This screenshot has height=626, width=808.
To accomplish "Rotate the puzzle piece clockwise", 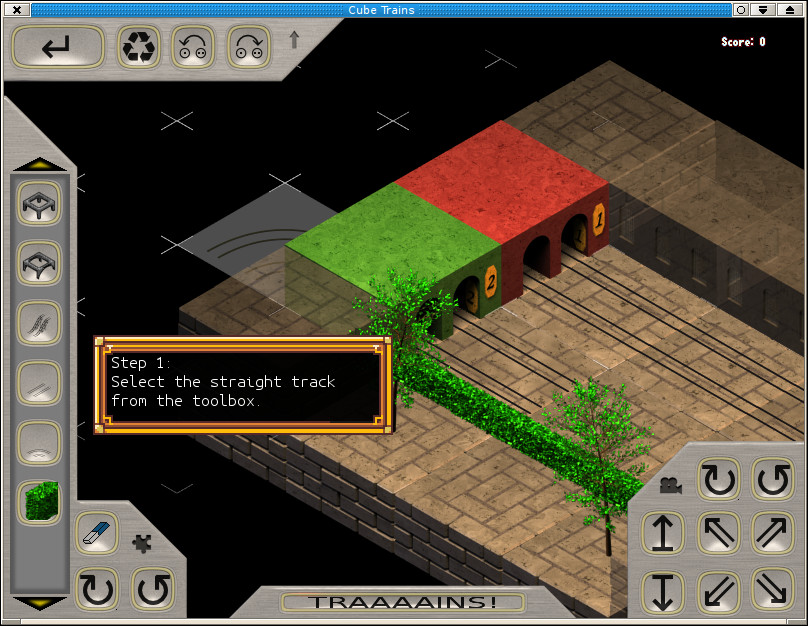I will (96, 589).
